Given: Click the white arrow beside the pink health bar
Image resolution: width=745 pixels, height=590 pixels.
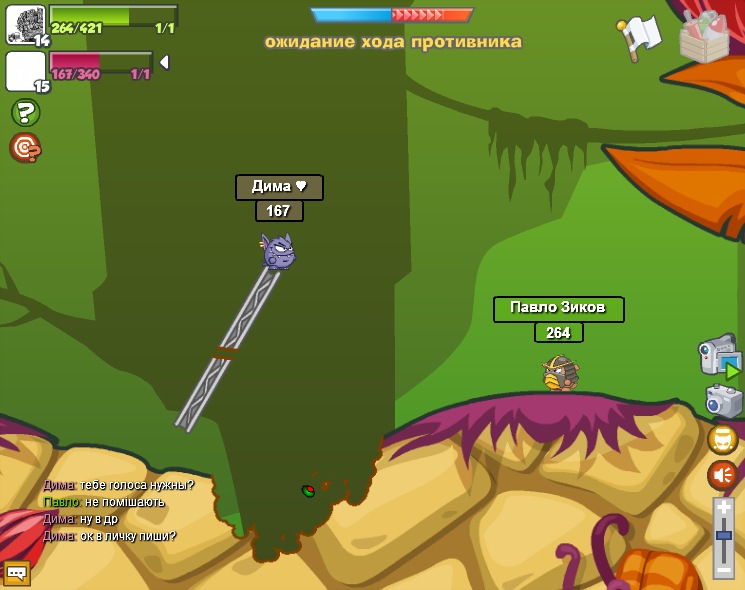Looking at the screenshot, I should point(164,62).
